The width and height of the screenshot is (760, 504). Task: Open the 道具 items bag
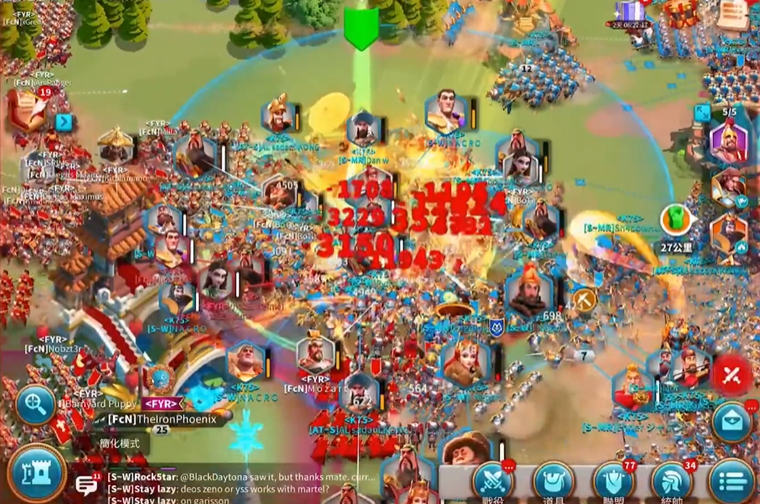click(x=553, y=482)
